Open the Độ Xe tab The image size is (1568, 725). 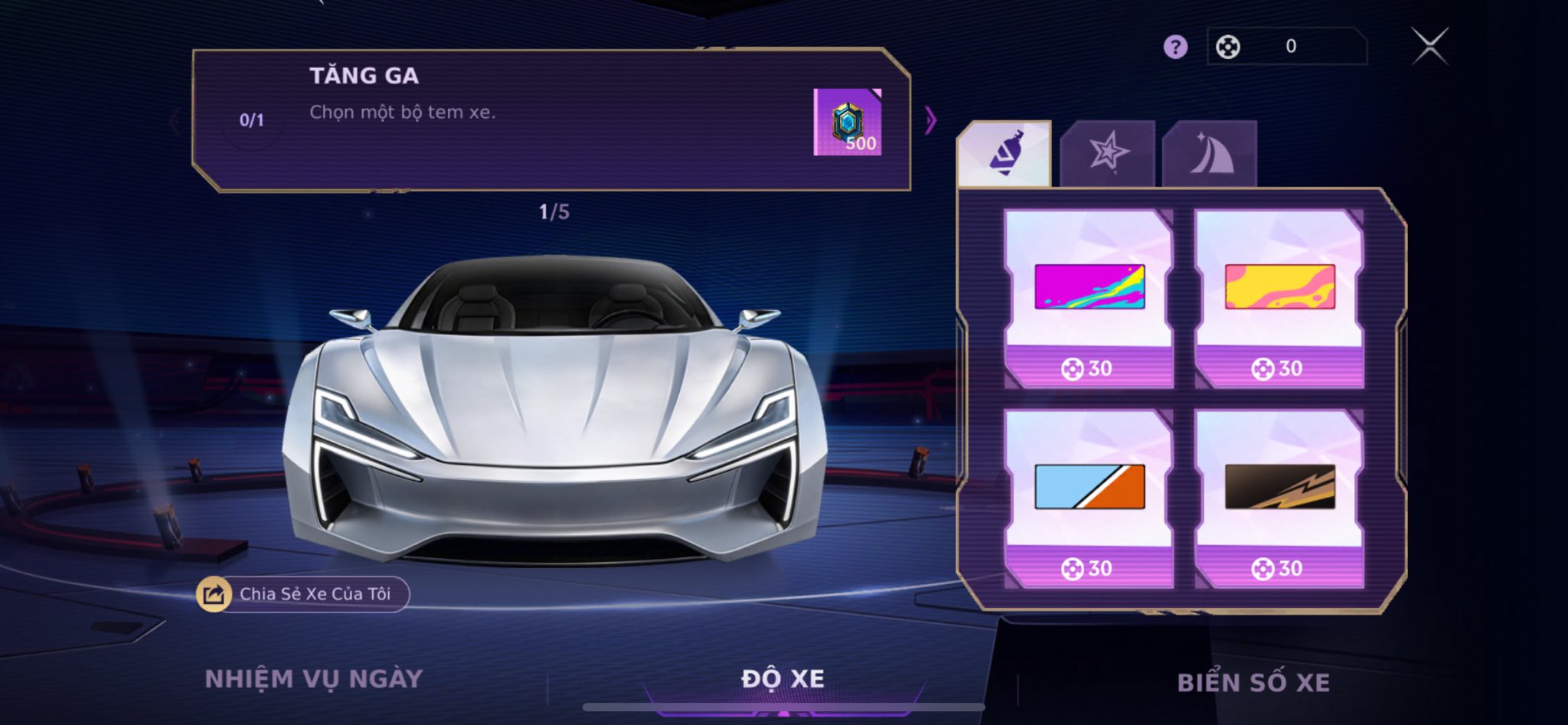click(782, 679)
